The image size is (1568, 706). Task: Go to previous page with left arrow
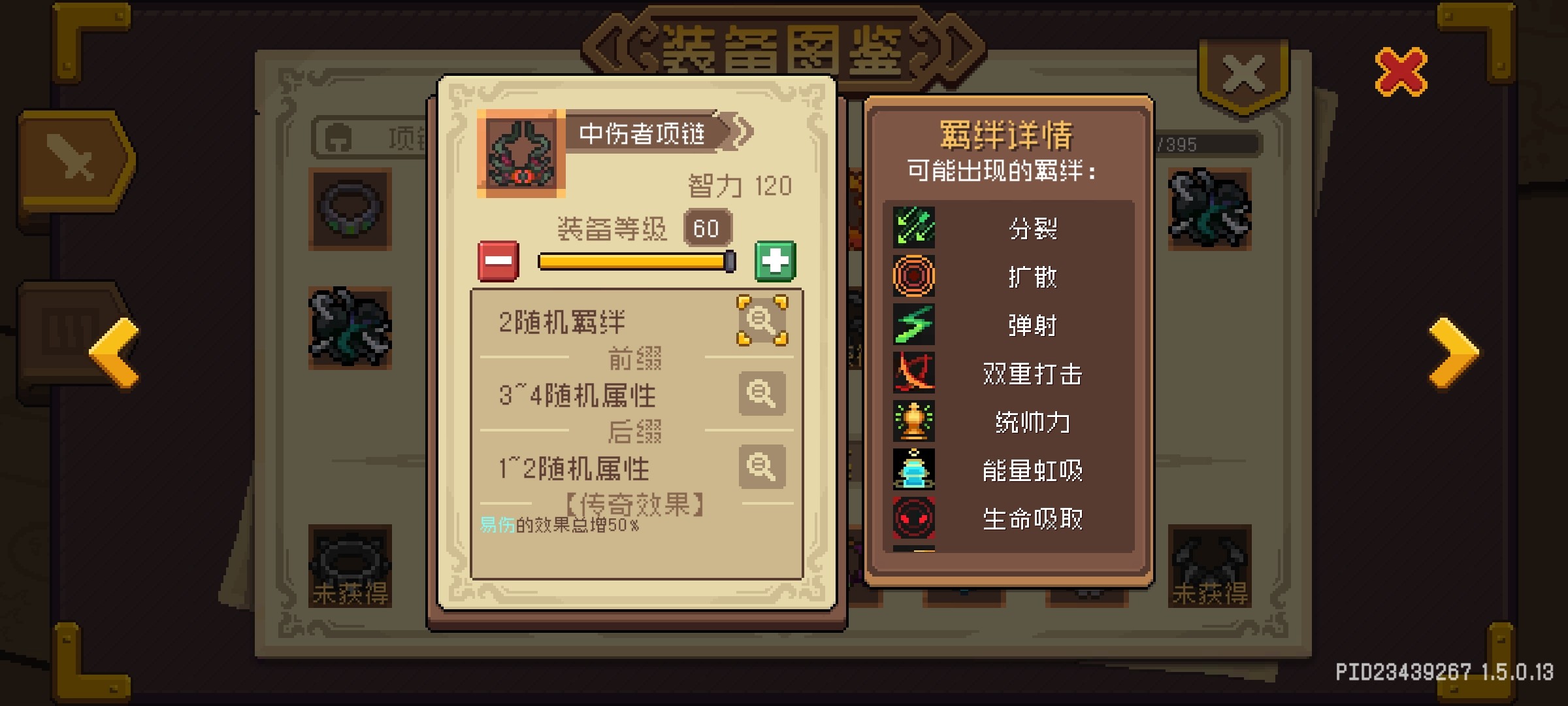pyautogui.click(x=113, y=354)
